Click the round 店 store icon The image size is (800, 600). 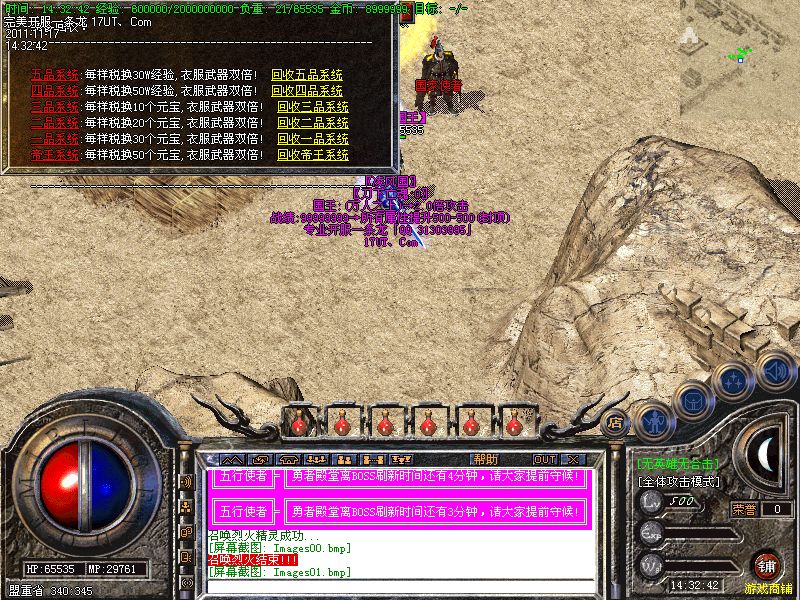[615, 422]
